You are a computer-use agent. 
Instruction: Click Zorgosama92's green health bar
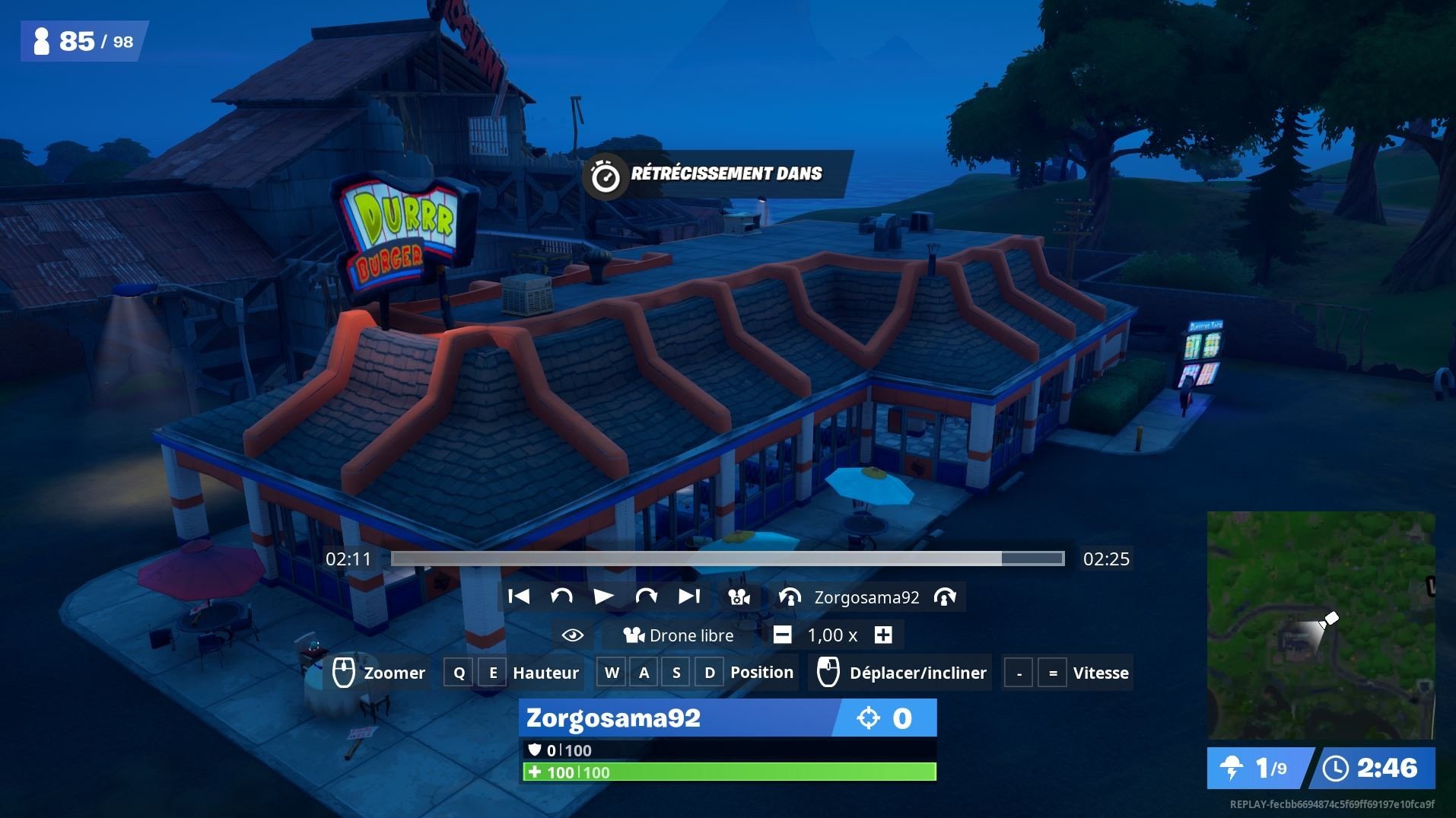coord(726,772)
